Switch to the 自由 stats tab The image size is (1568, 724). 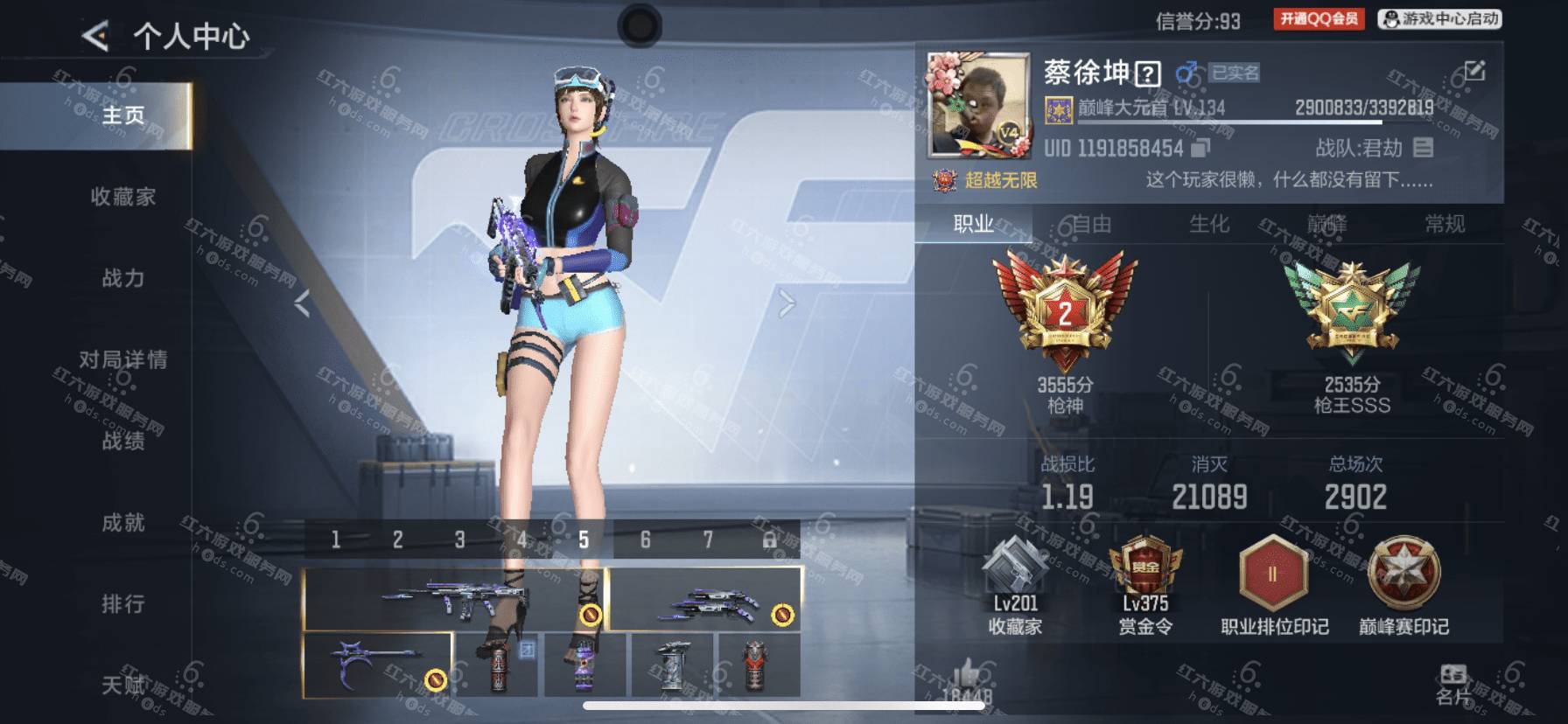coord(1091,225)
